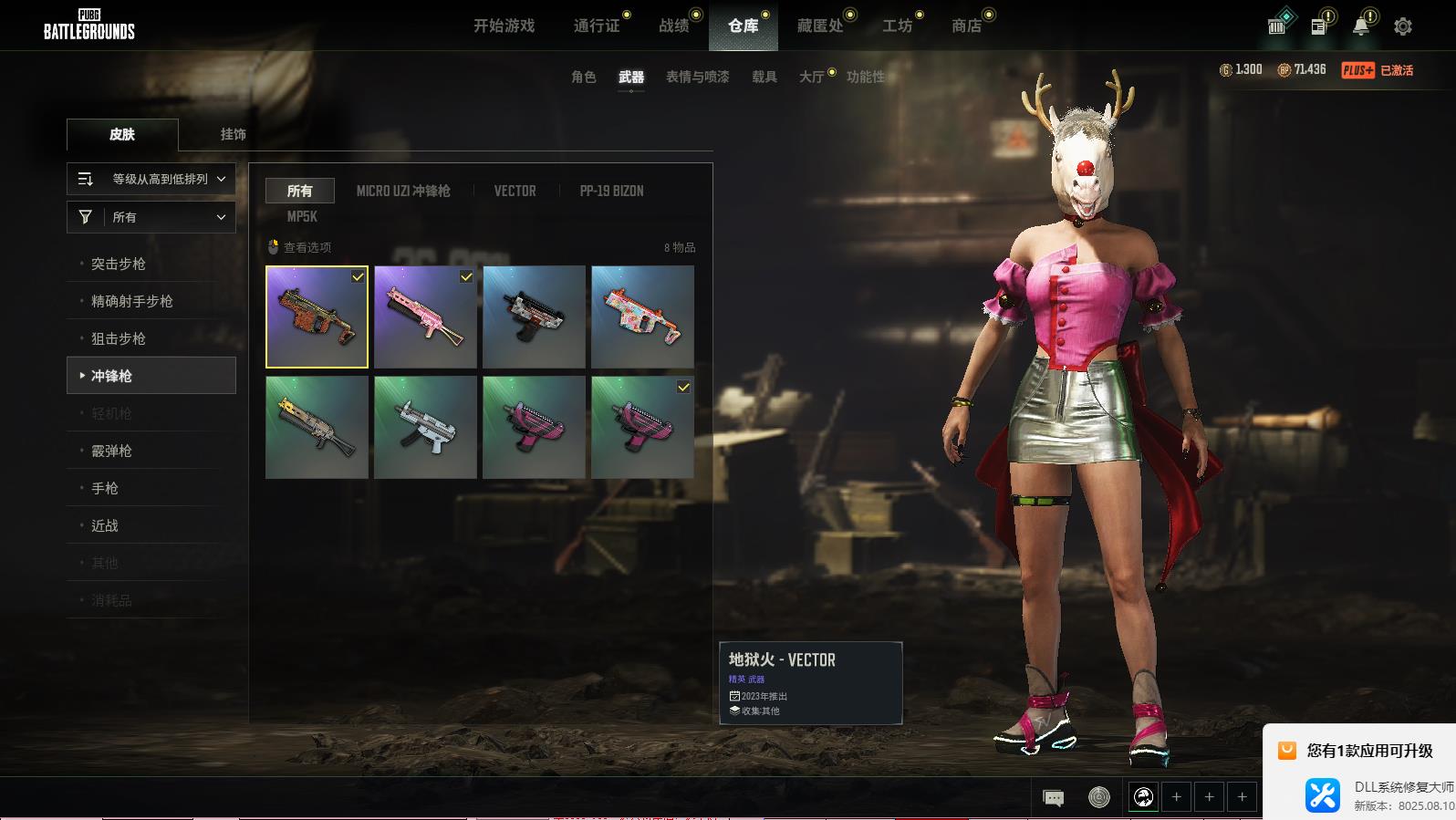Screen dimensions: 1456x820
Task: Show the 手枪 pistol category
Action: (x=105, y=488)
